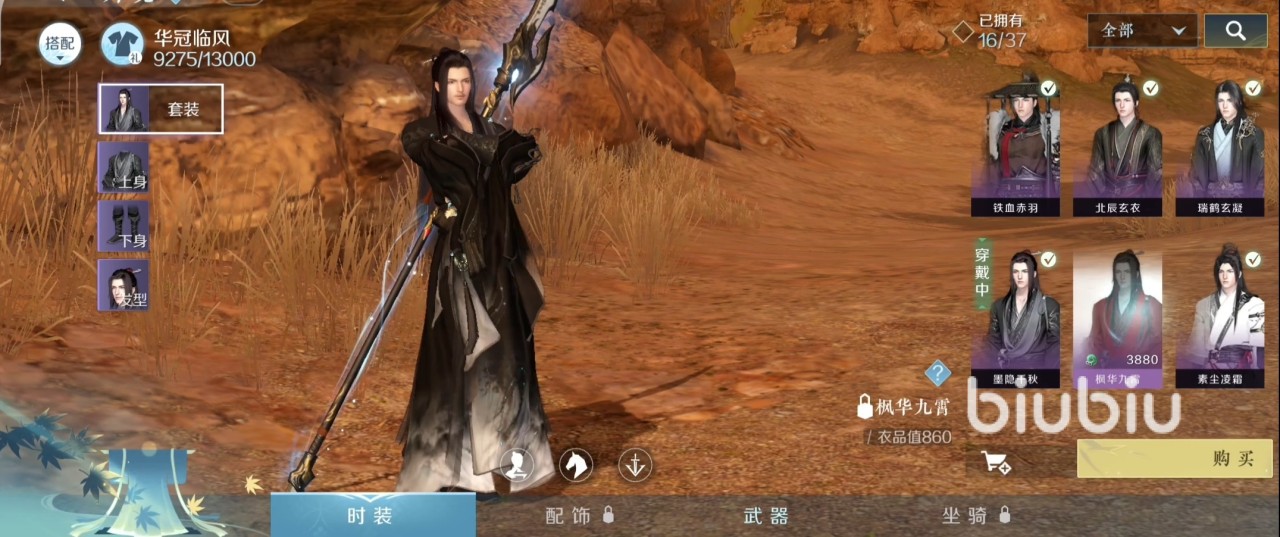
Task: Click the 华冠临风 shirt icon
Action: coord(124,45)
